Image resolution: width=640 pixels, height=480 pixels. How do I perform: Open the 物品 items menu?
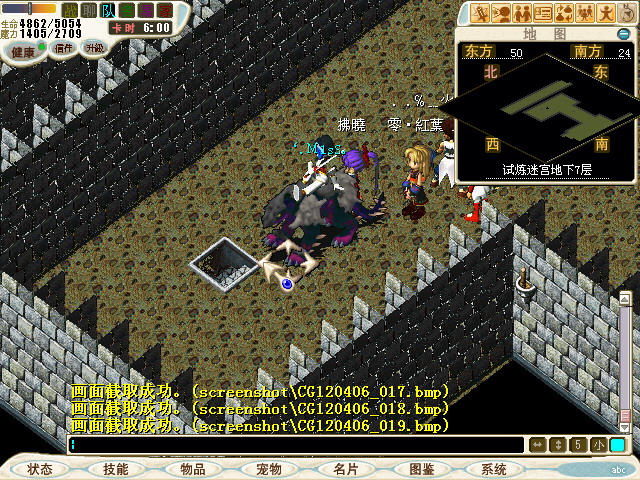[x=192, y=469]
